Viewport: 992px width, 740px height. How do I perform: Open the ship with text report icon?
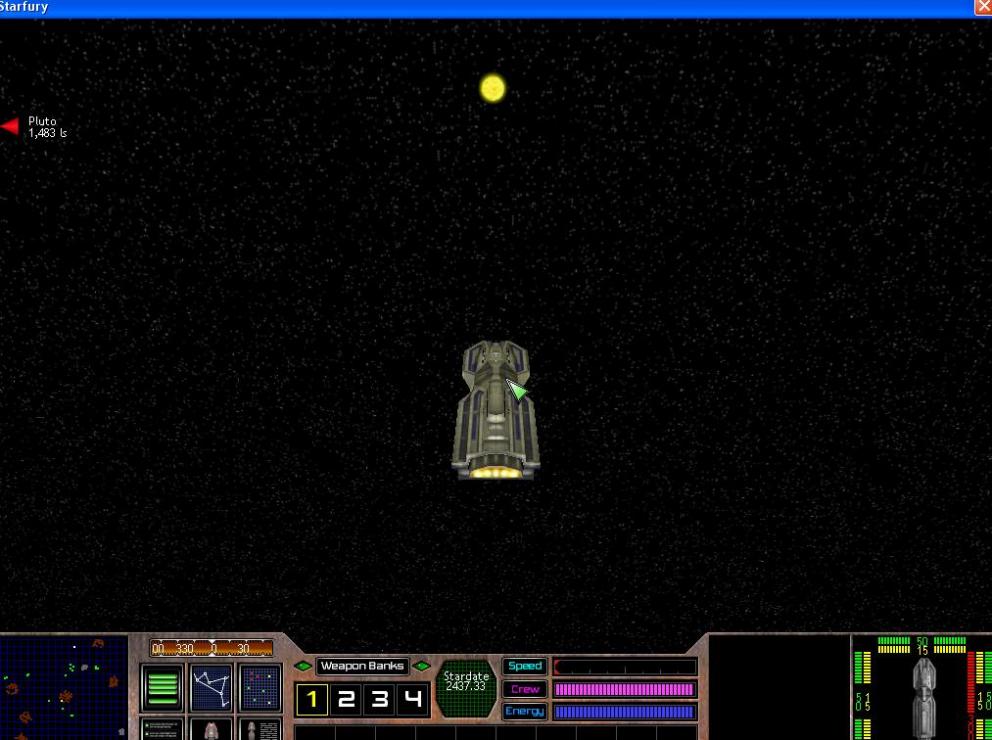pyautogui.click(x=260, y=729)
